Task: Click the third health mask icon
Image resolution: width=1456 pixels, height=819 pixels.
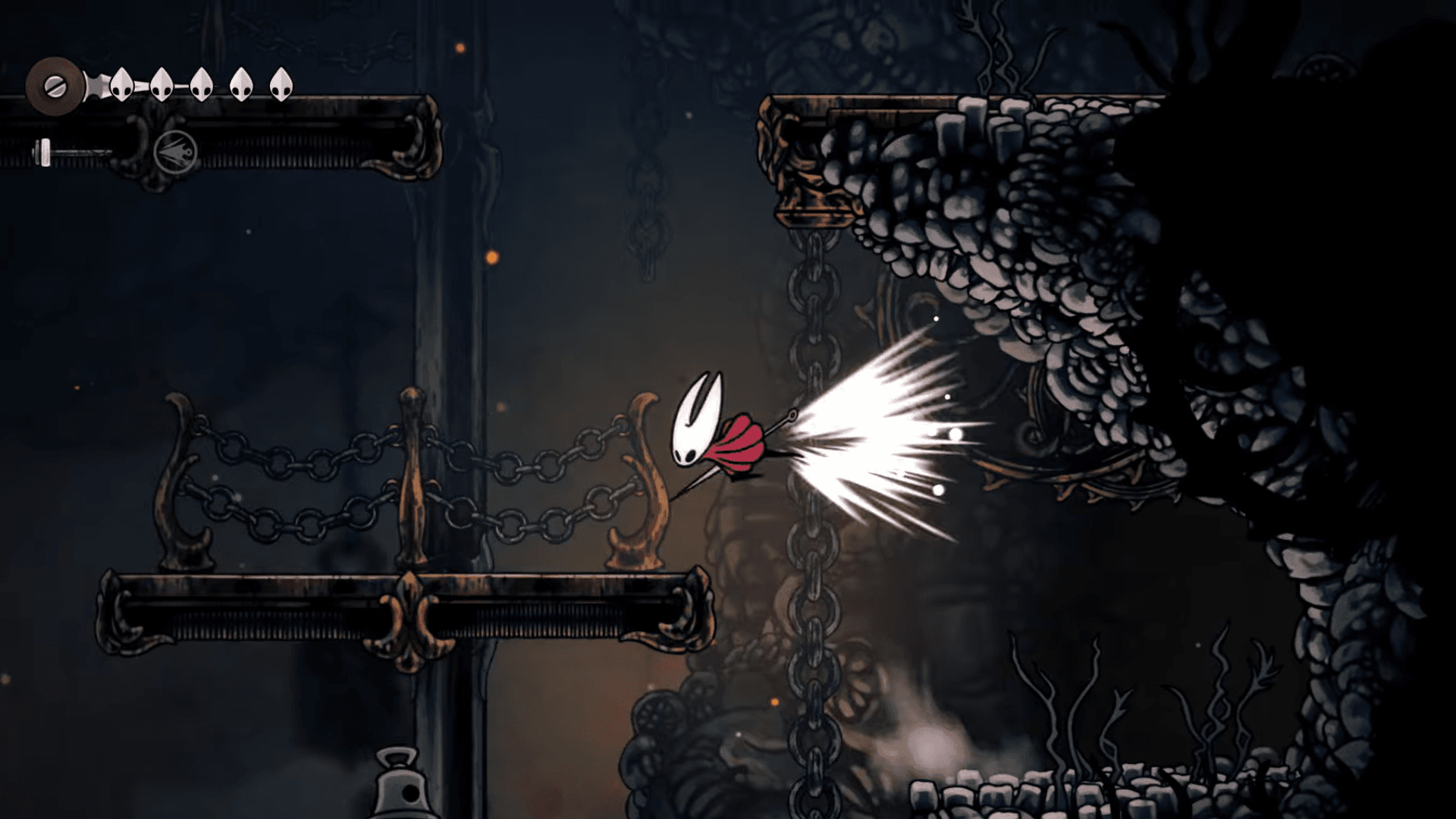Action: [x=200, y=83]
